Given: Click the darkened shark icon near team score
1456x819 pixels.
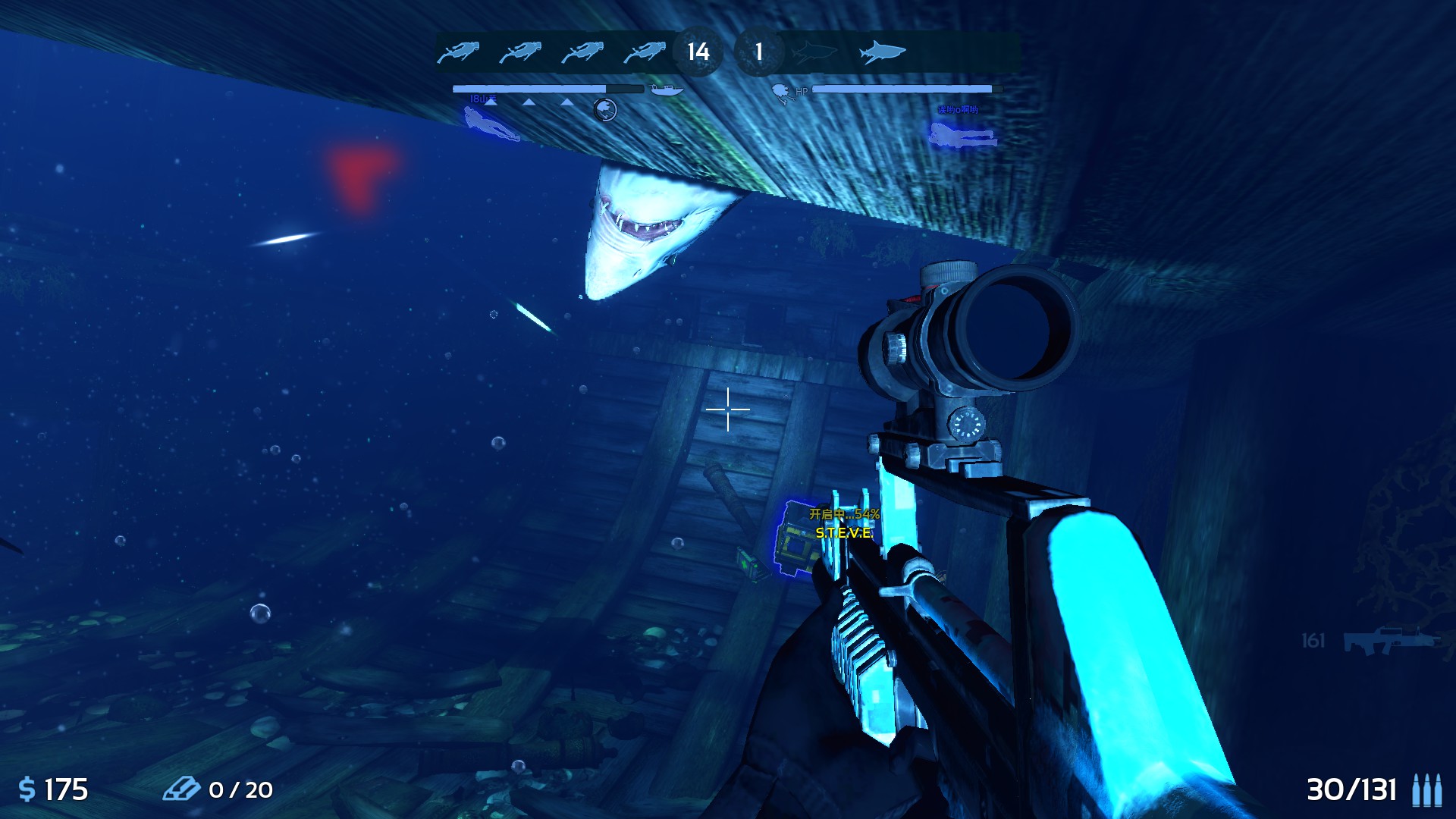Looking at the screenshot, I should [815, 51].
